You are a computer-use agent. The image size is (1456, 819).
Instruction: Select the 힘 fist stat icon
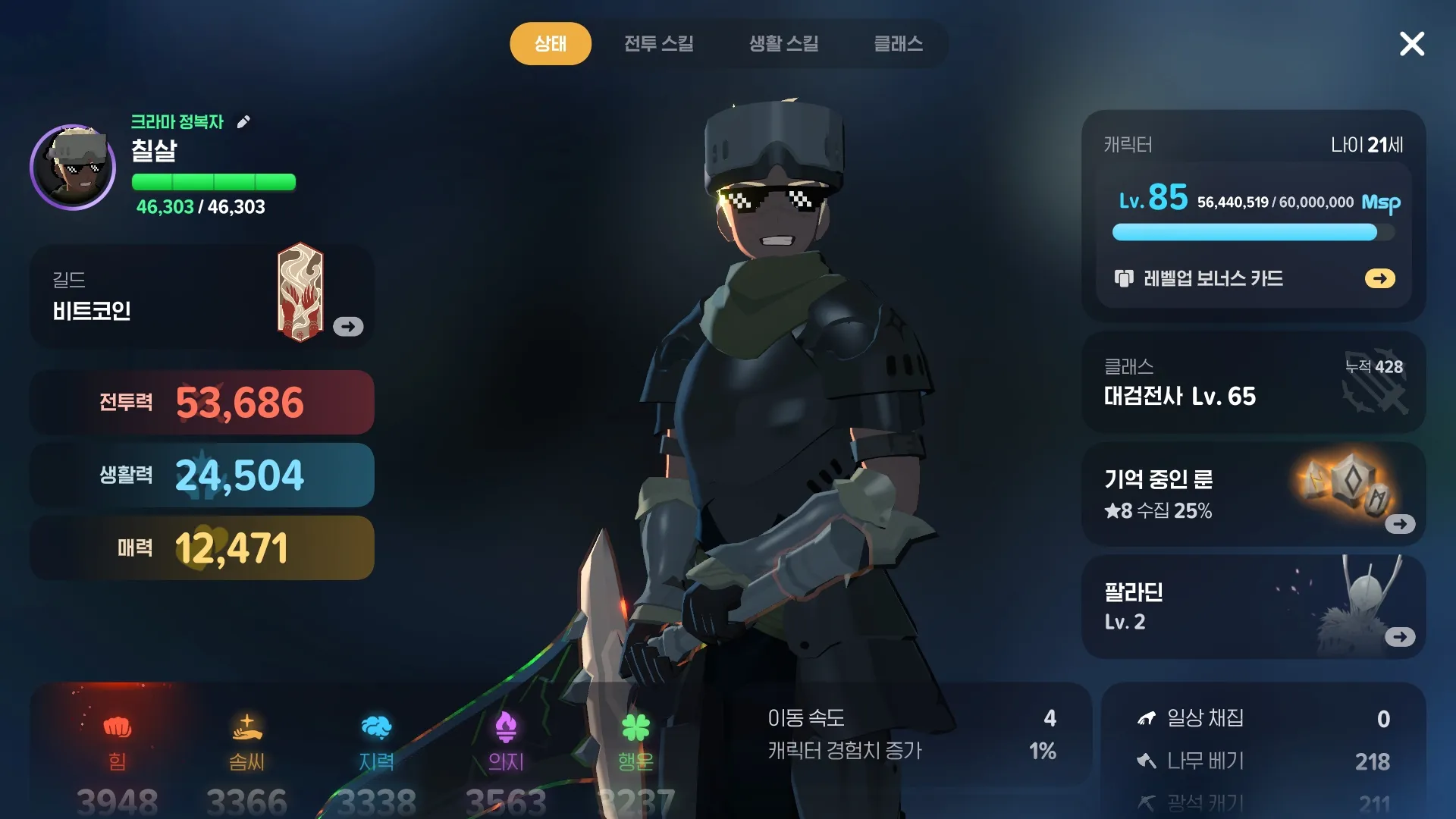click(x=118, y=728)
